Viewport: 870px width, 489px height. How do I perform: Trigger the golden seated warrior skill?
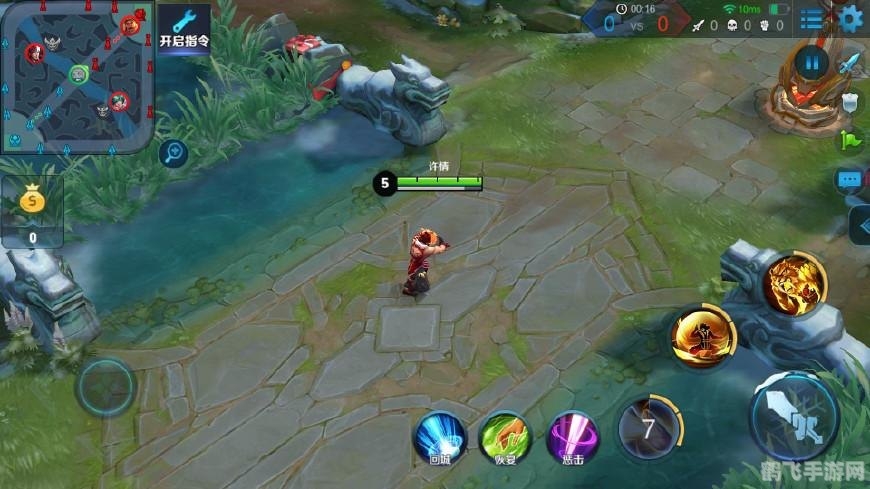tap(703, 337)
